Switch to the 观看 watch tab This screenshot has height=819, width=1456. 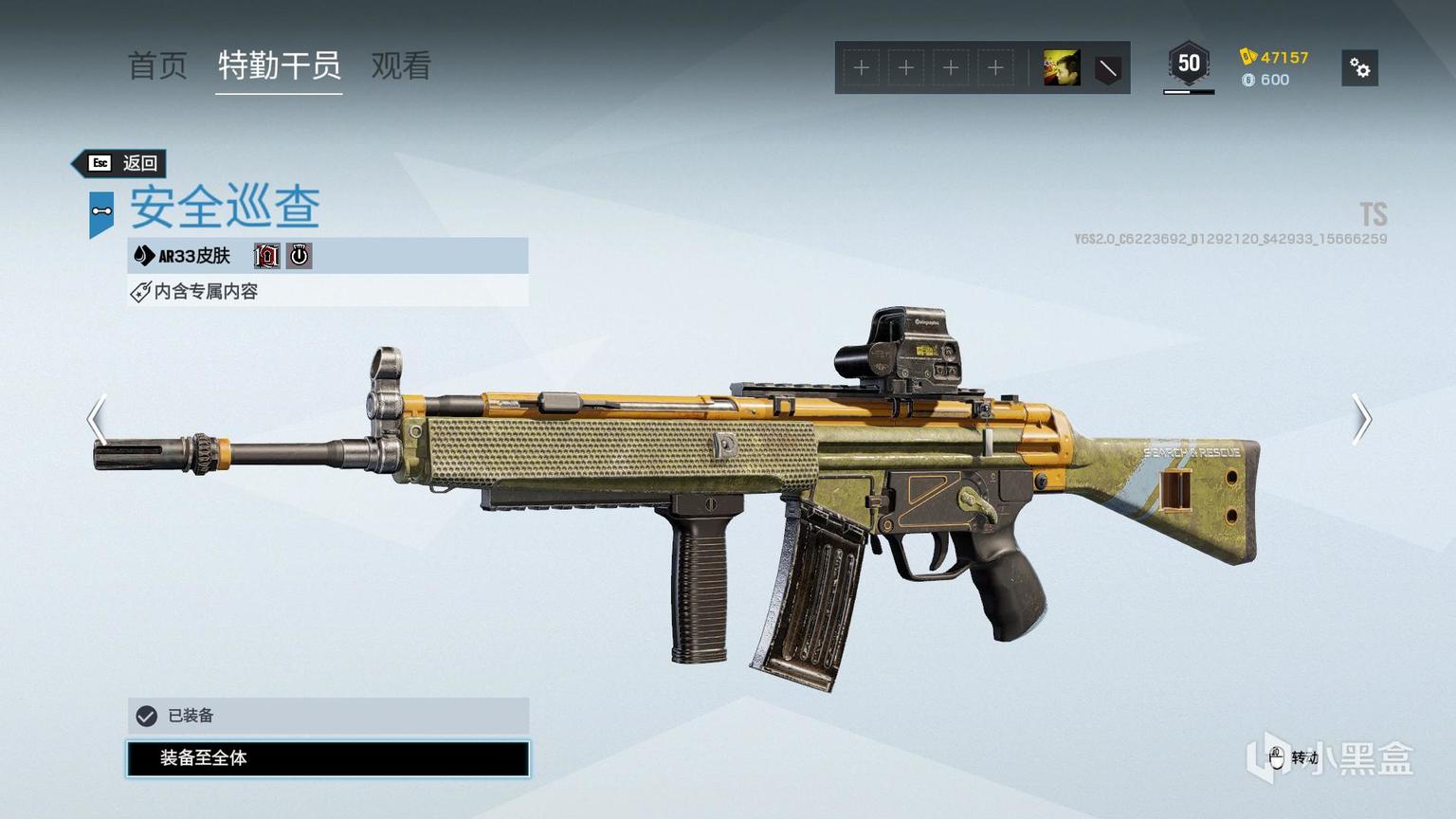tap(401, 66)
